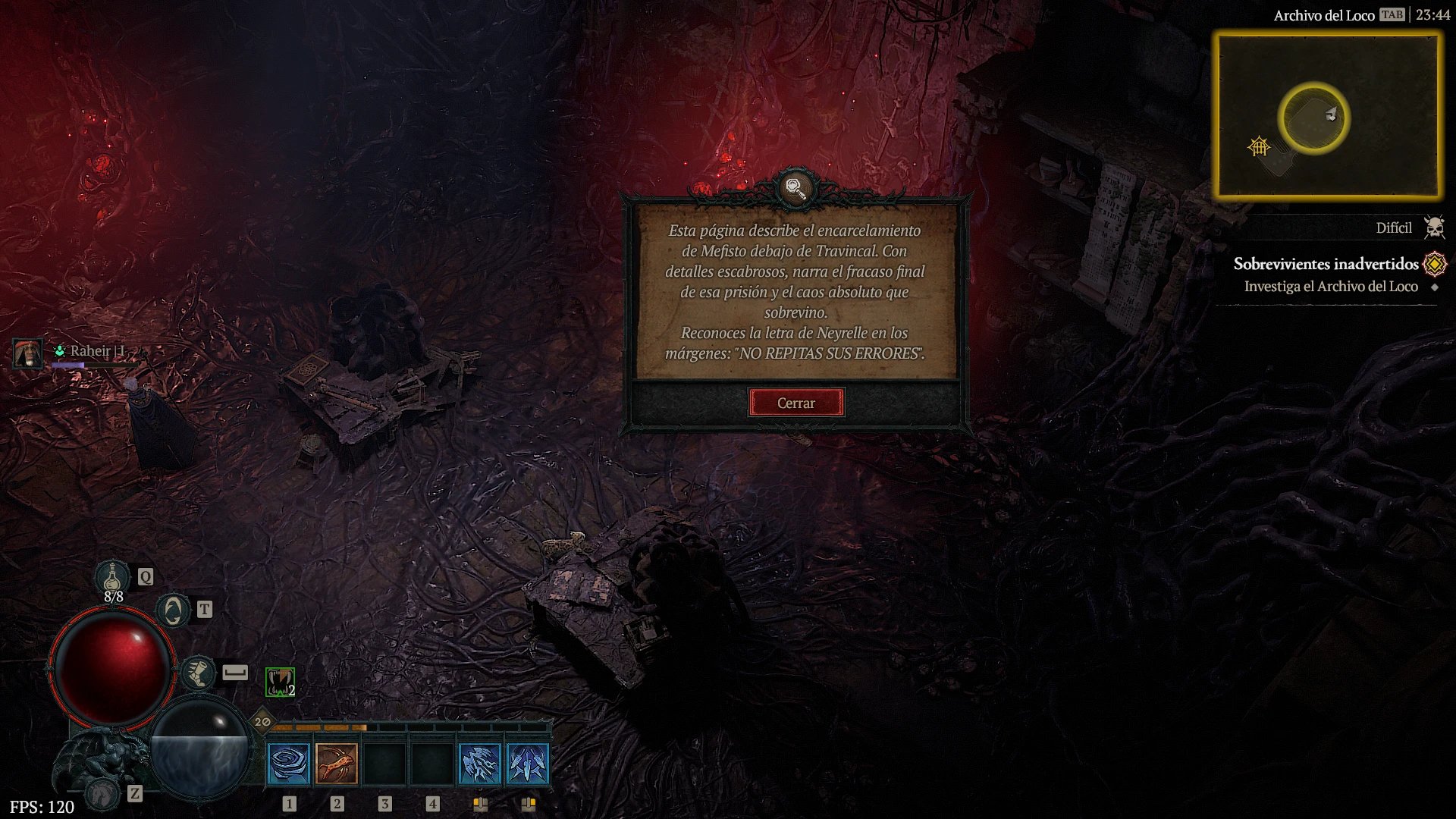The height and width of the screenshot is (819, 1456).
Task: Click the dungeon entrance marker on the minimap
Action: pos(1259,146)
